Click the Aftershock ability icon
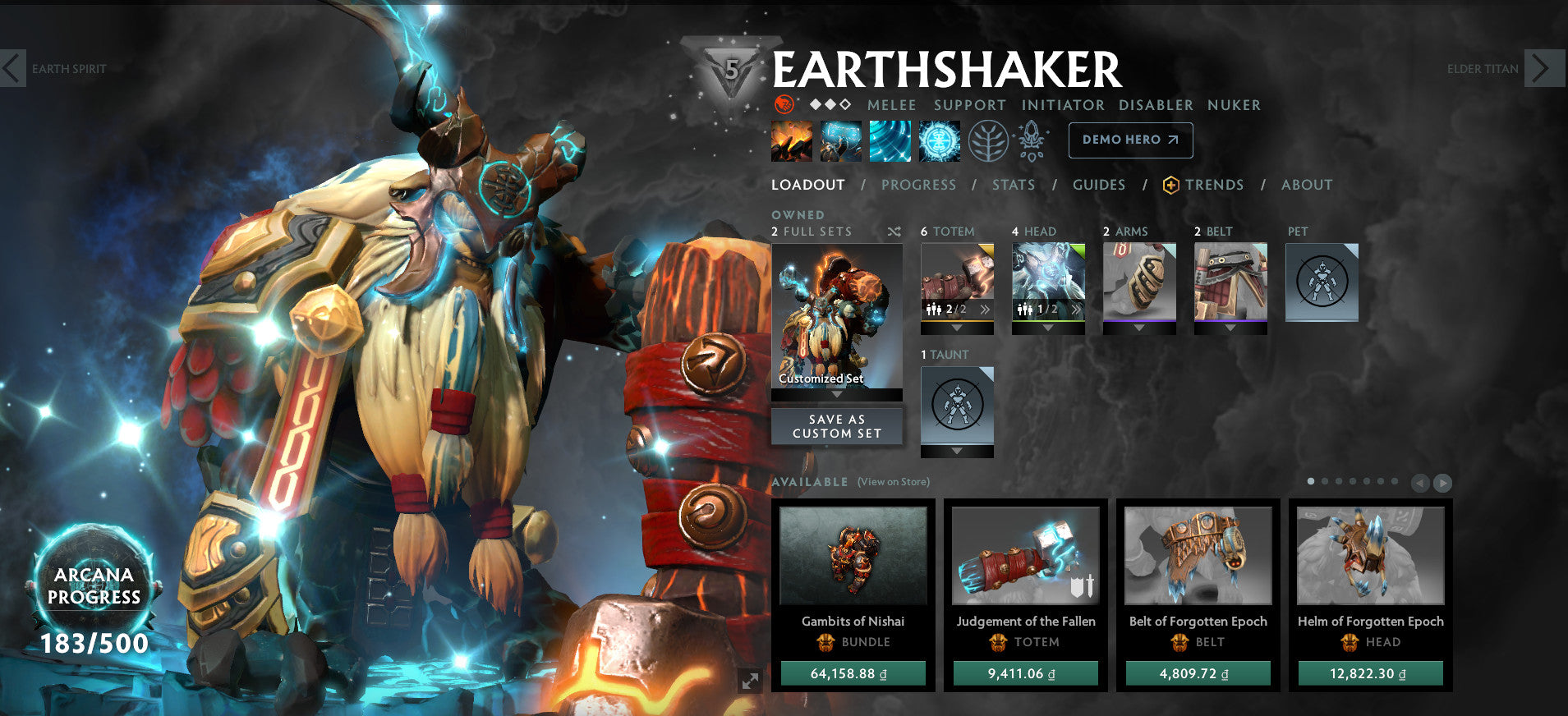 coord(890,140)
